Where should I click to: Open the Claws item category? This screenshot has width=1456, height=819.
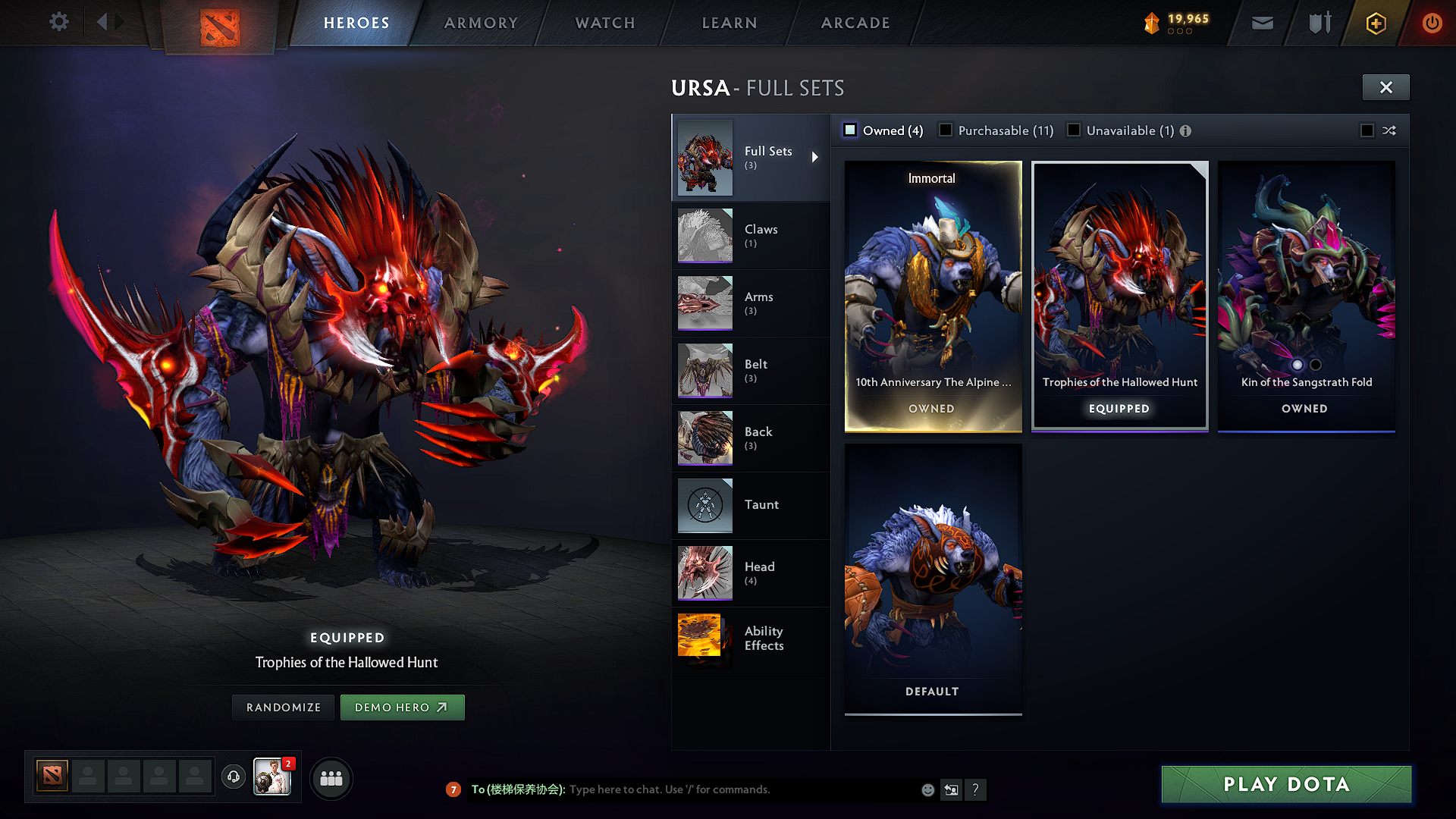(x=750, y=235)
